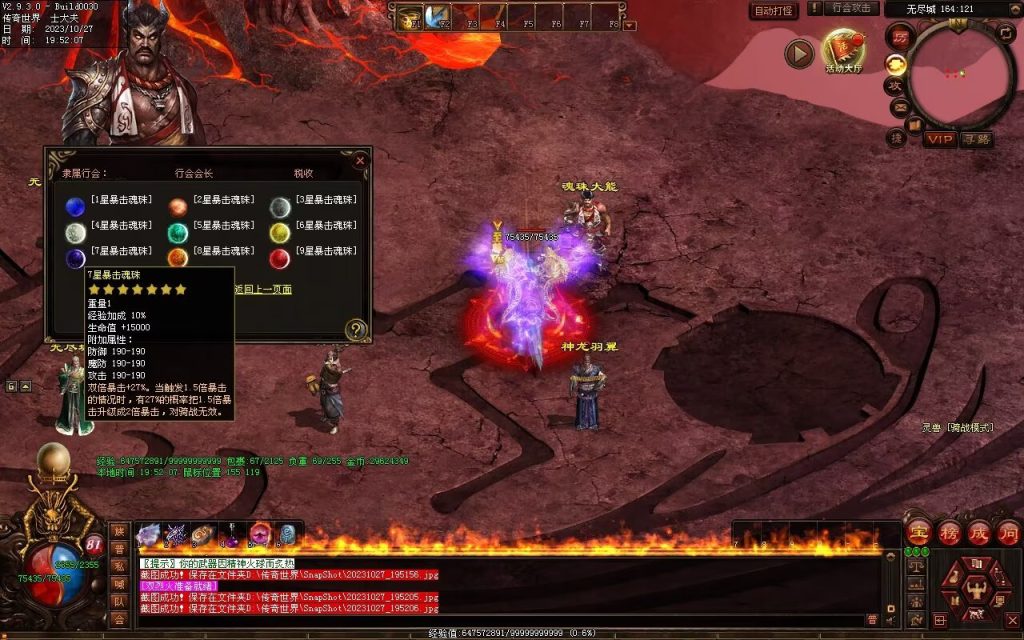Open the 活动大厅 activity hall
Viewport: 1024px width, 640px height.
pos(842,50)
